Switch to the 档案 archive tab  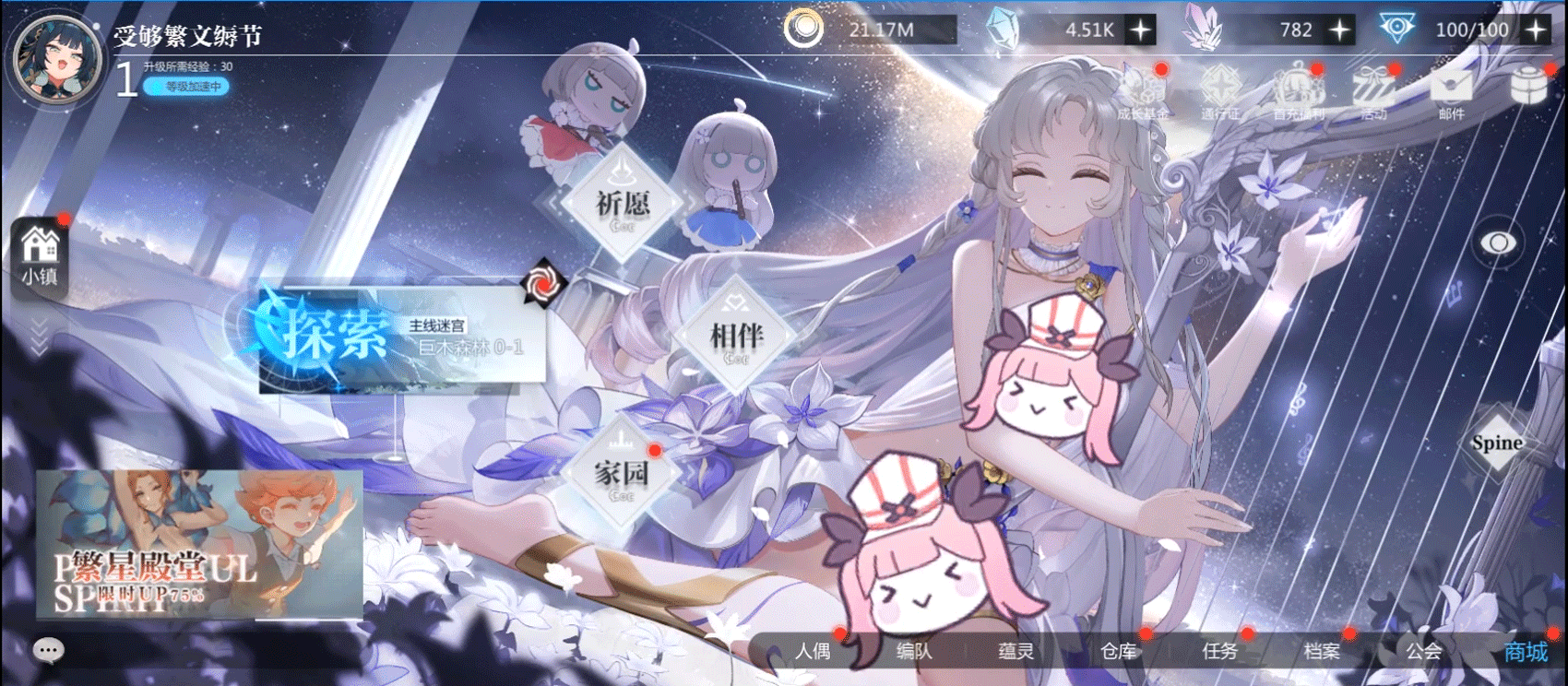coord(1324,653)
